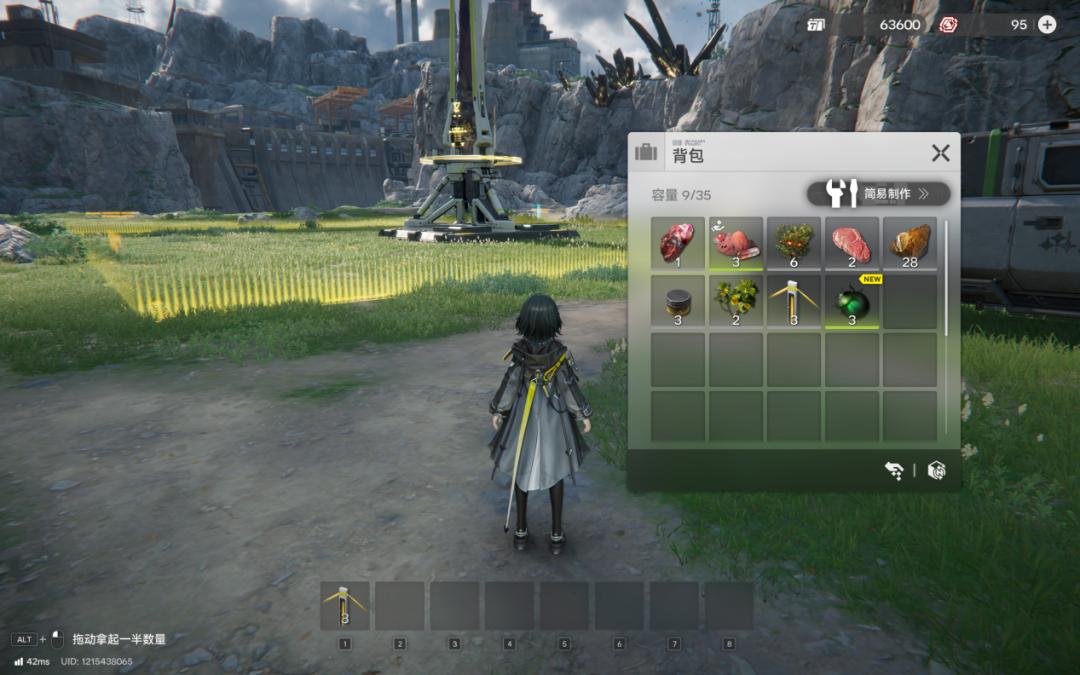The image size is (1080, 675).
Task: Close the backpack panel
Action: (x=940, y=153)
